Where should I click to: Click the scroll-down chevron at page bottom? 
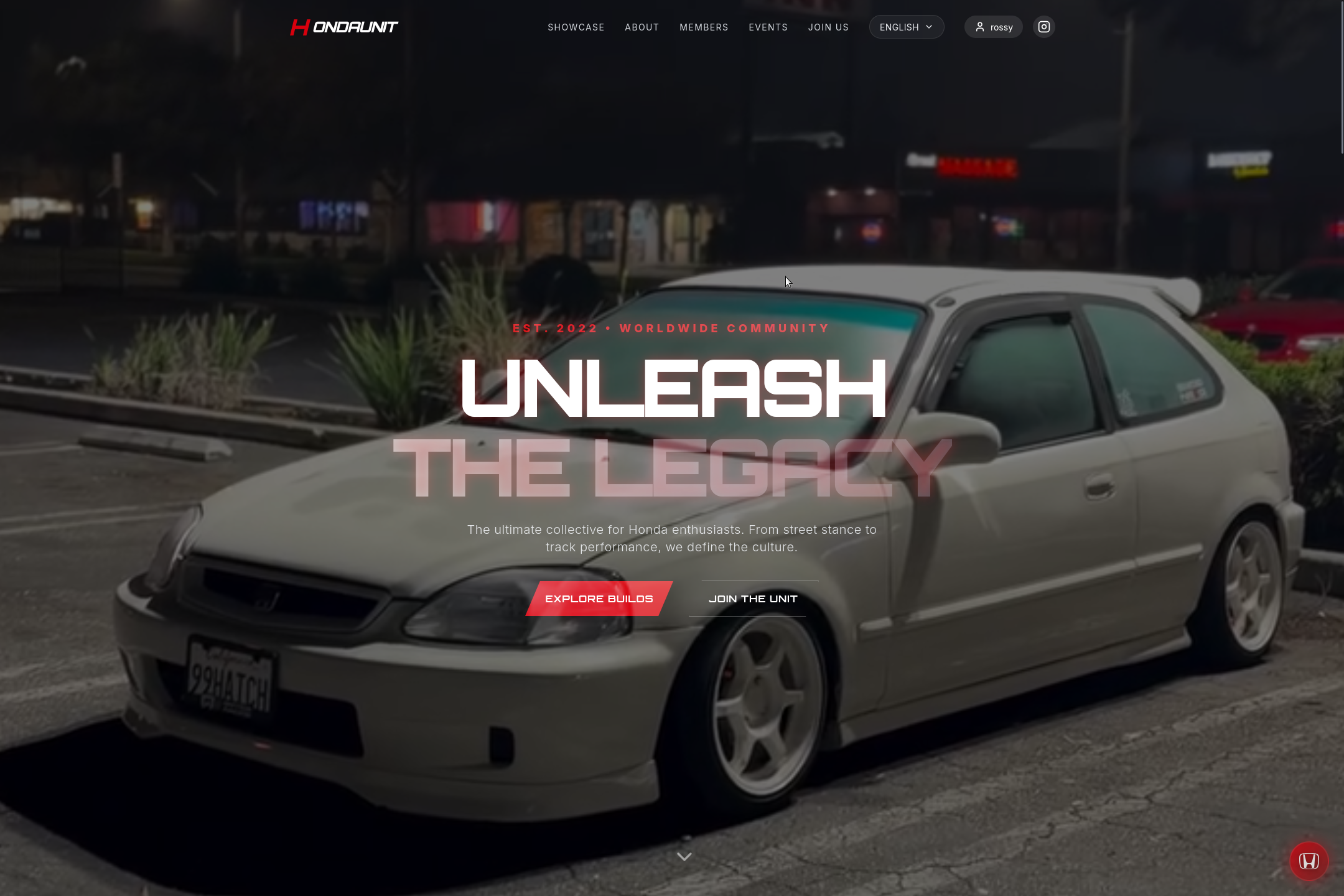click(x=684, y=856)
